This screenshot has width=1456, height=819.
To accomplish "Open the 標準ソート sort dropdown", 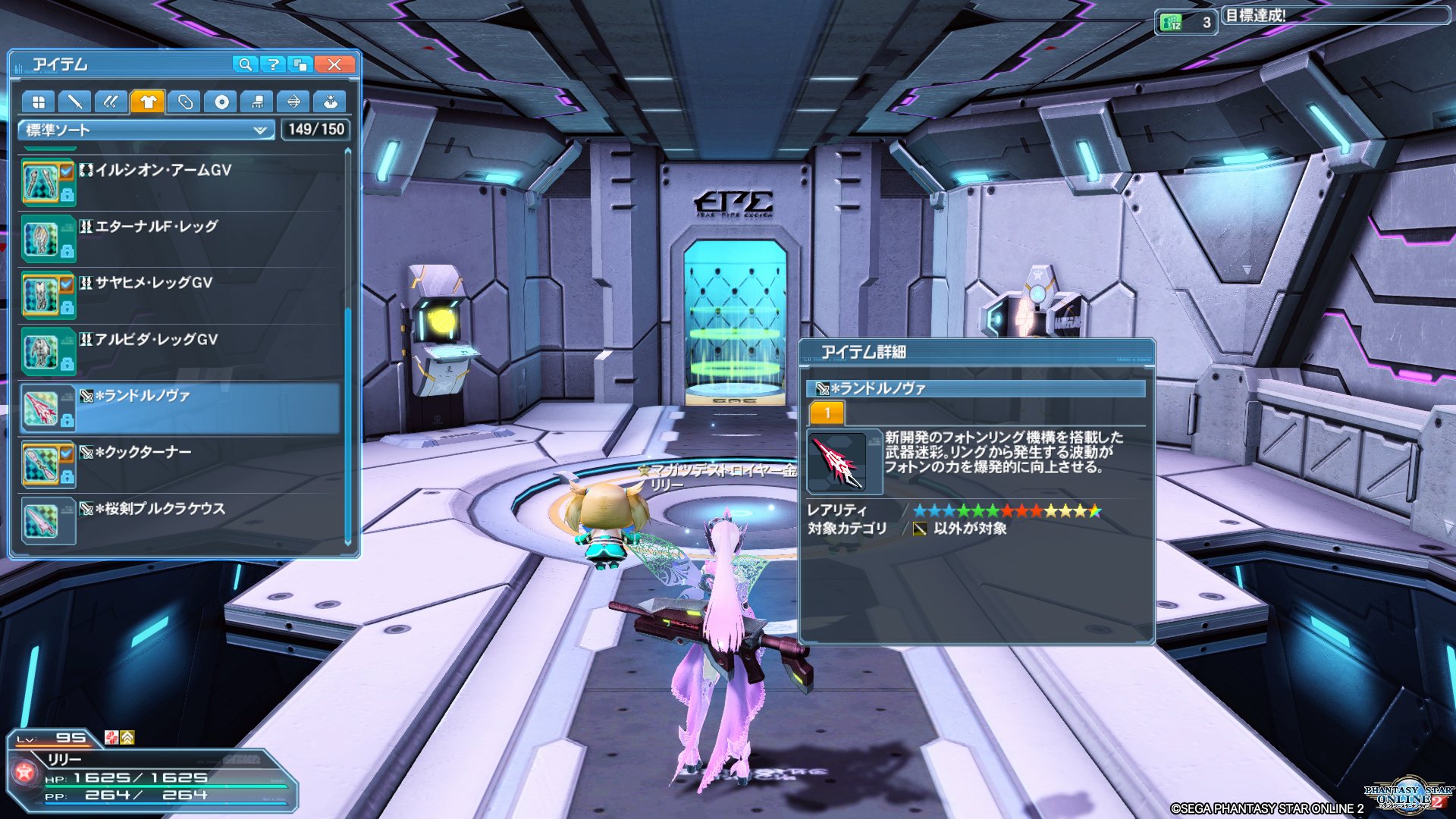I will [x=144, y=130].
